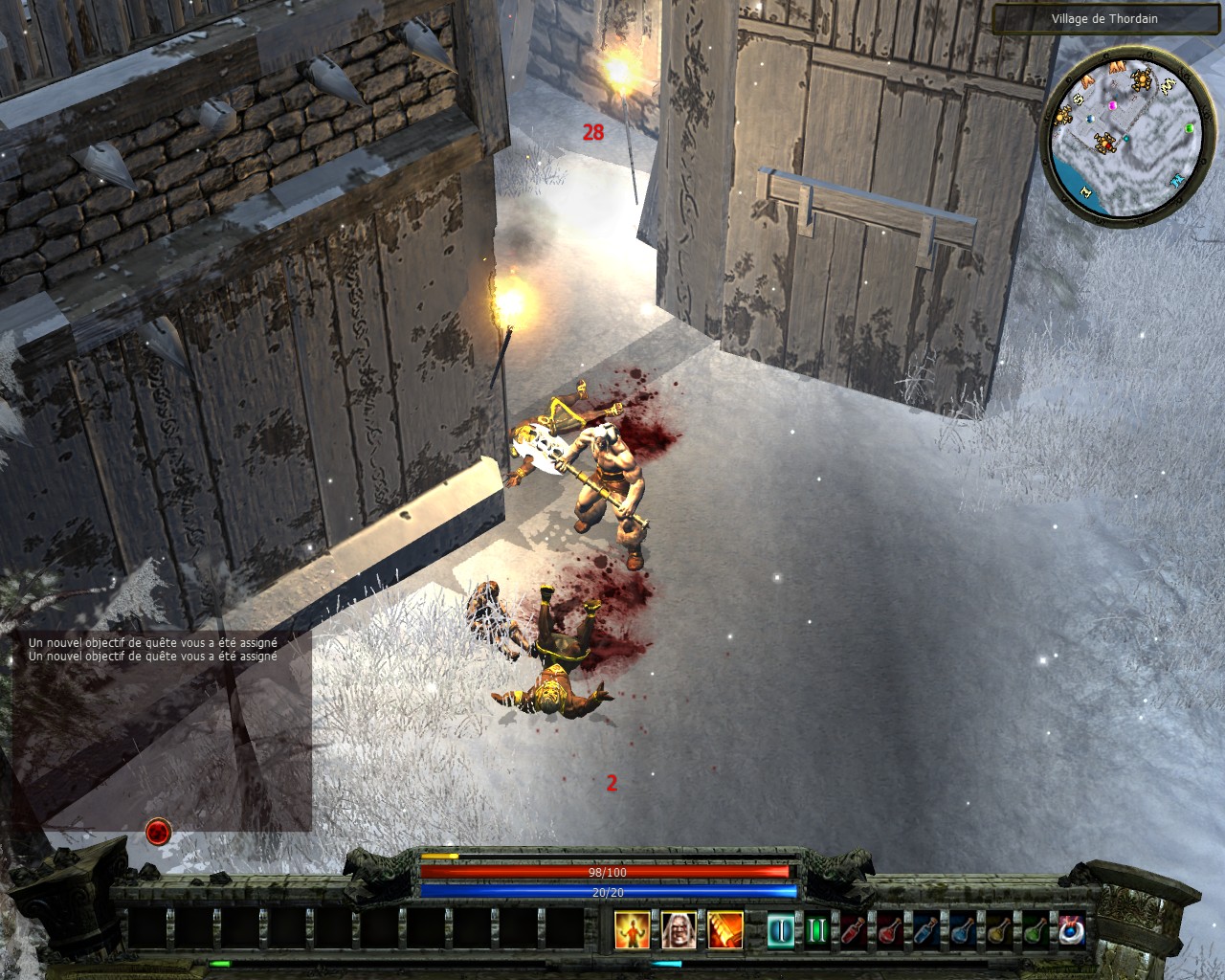Activate the glowing figure aura skill
Image resolution: width=1225 pixels, height=980 pixels.
[631, 929]
